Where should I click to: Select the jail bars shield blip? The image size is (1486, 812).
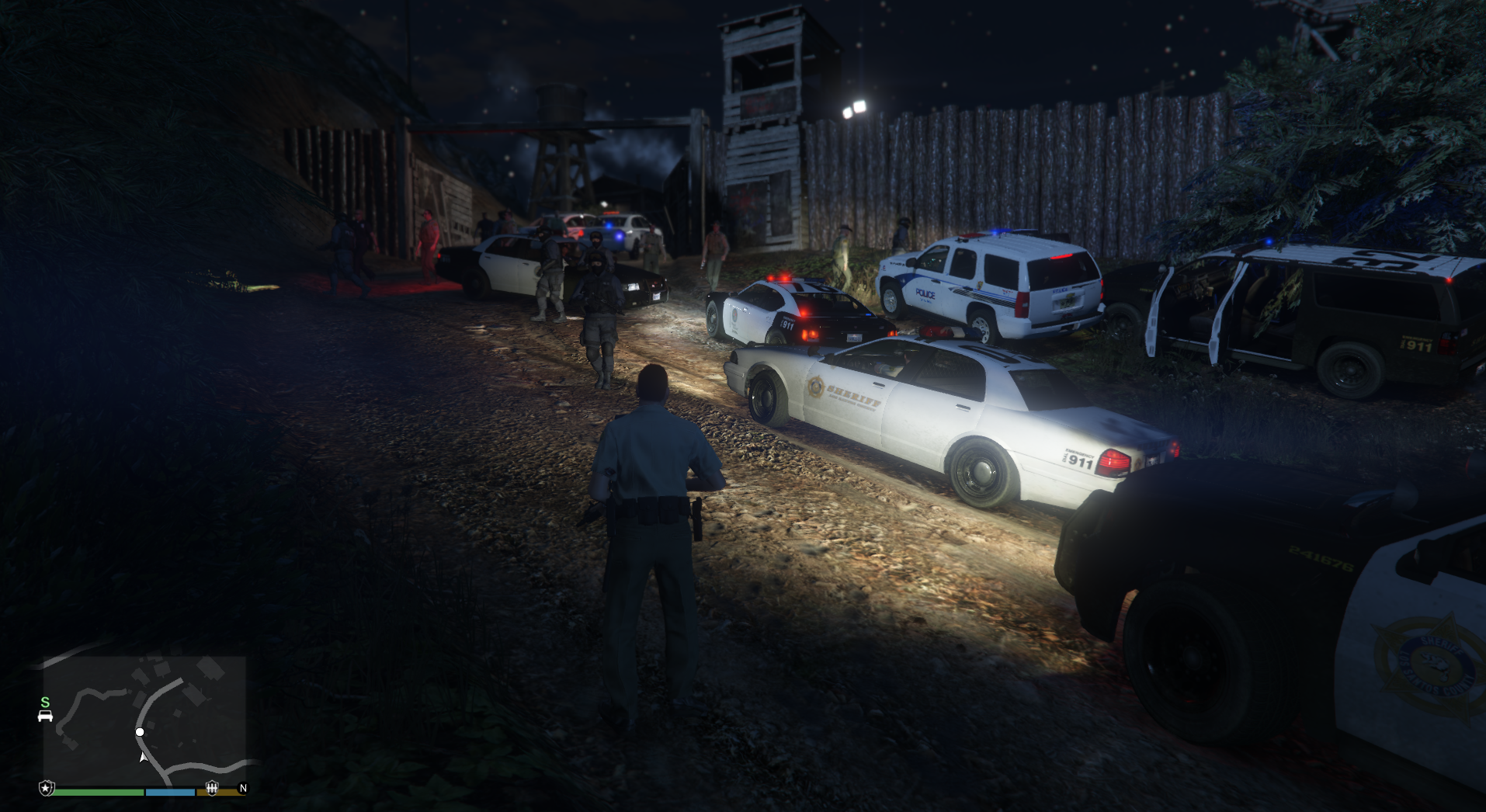point(211,789)
